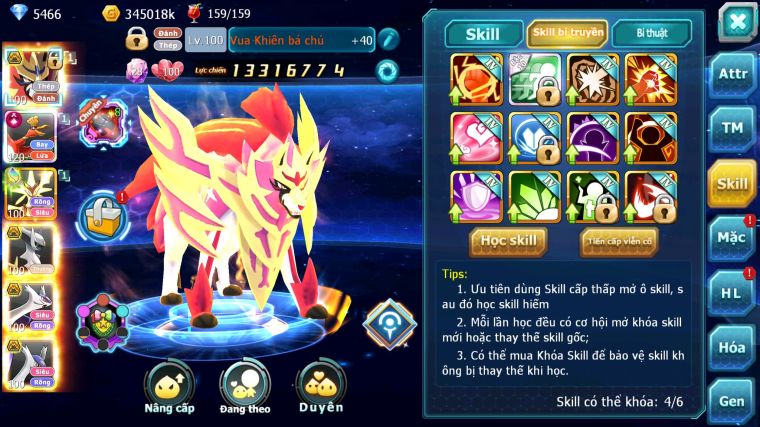
Task: Click the Học skill button
Action: pyautogui.click(x=510, y=241)
